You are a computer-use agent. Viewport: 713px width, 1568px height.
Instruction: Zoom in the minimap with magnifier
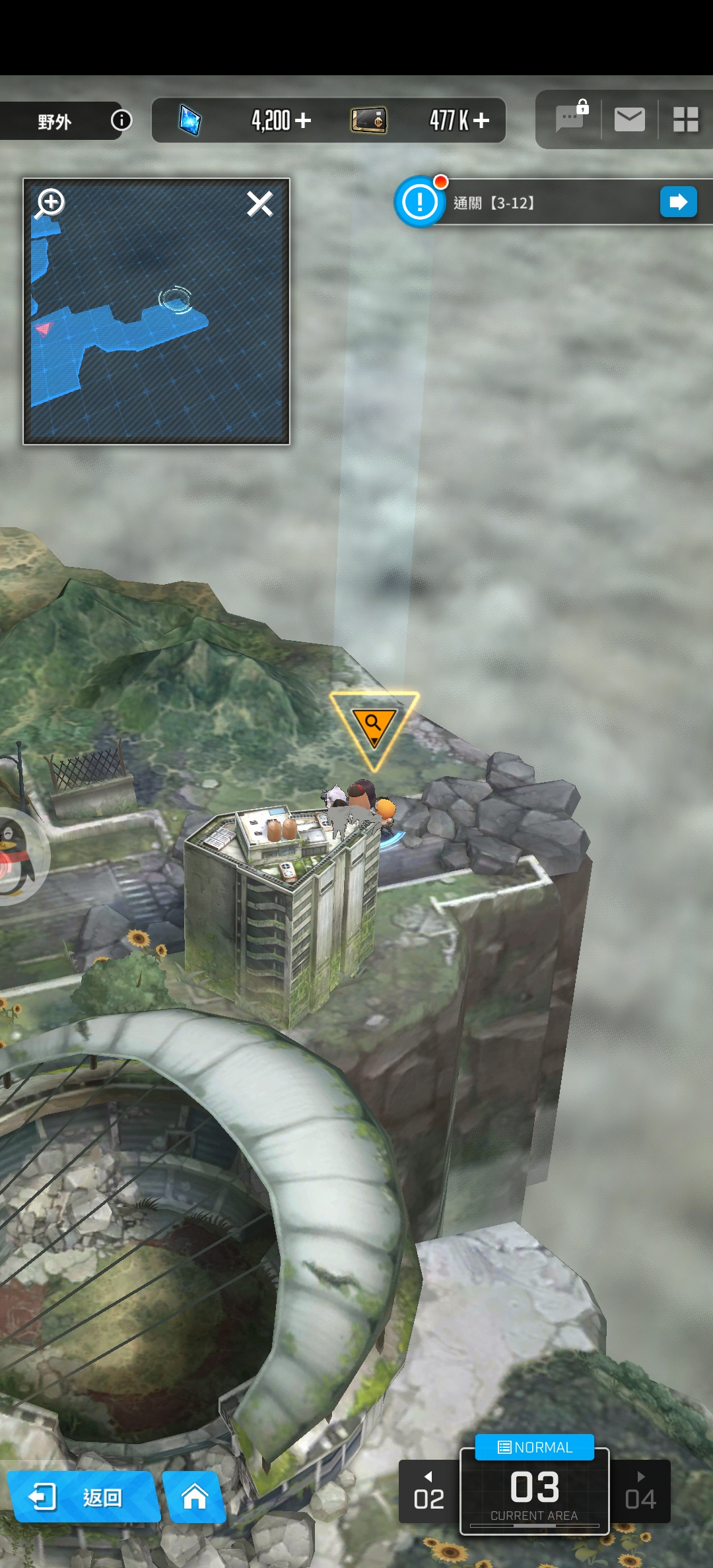click(x=50, y=203)
